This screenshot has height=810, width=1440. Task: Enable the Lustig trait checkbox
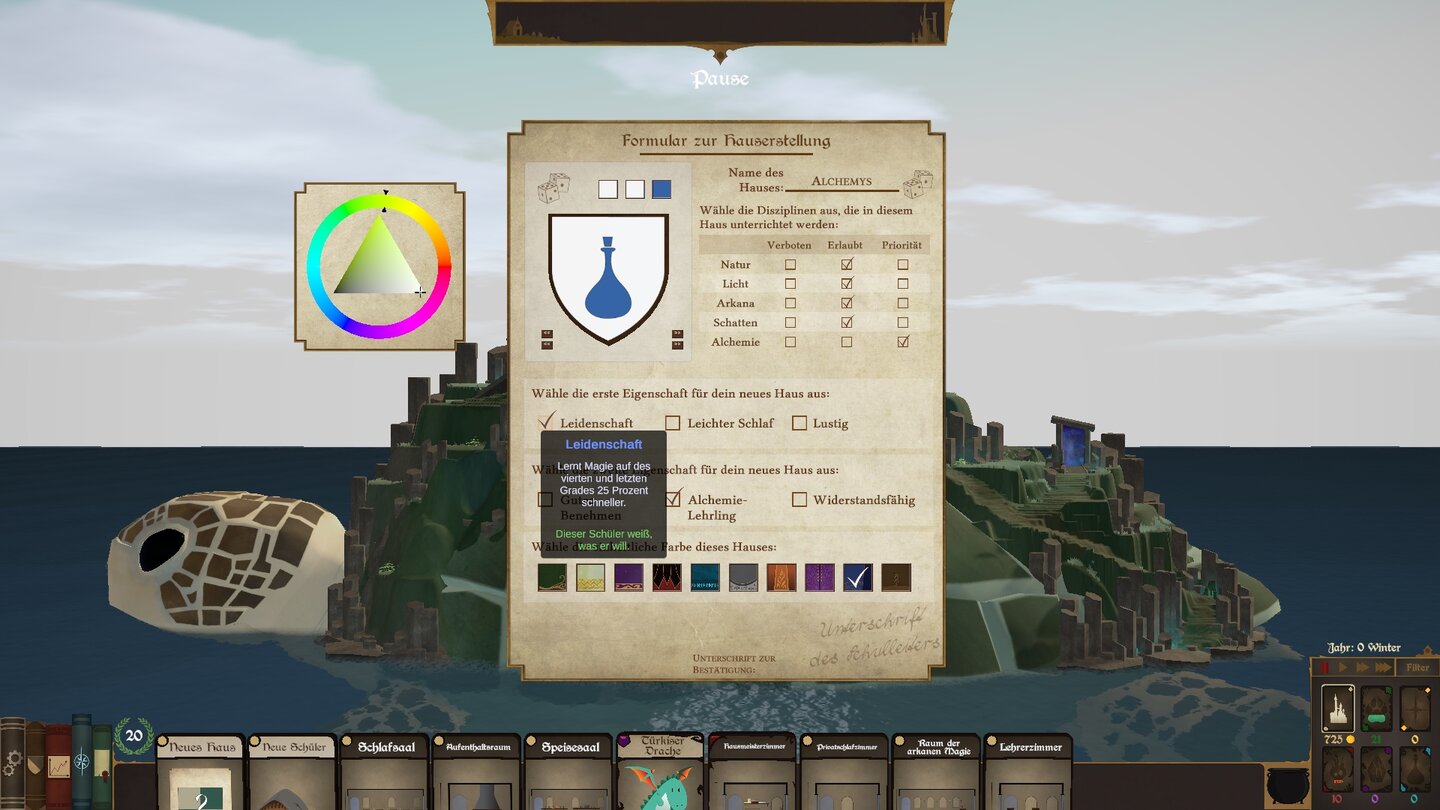799,423
